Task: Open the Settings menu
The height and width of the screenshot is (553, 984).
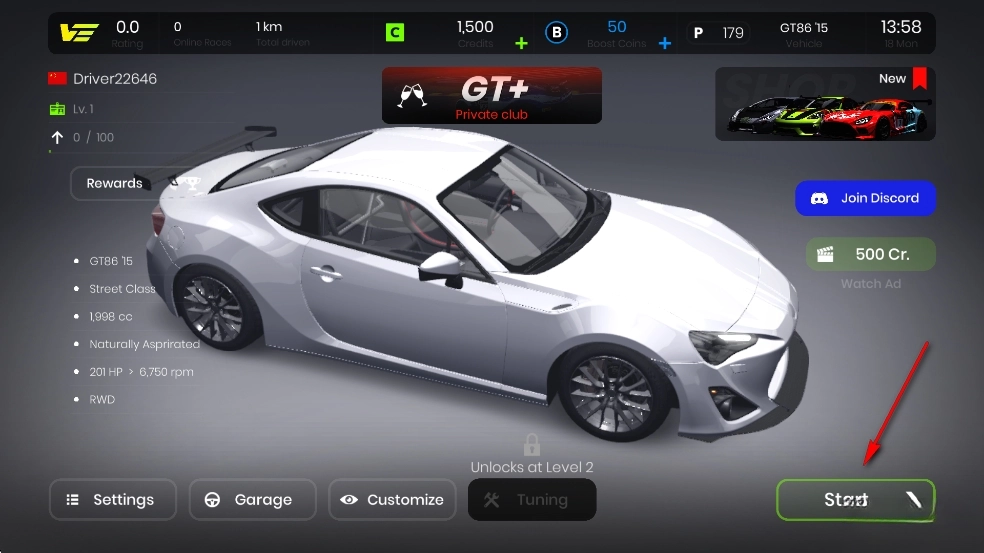Action: click(x=112, y=500)
